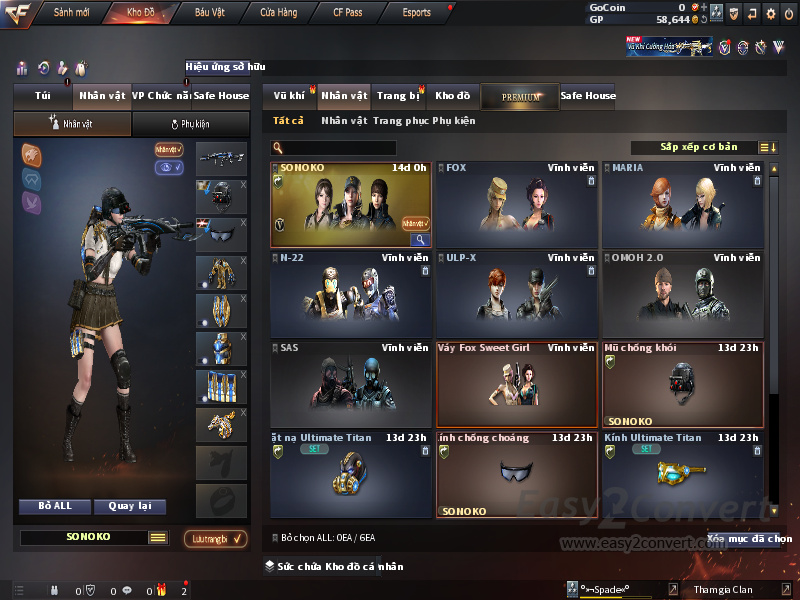This screenshot has height=600, width=800.
Task: Open the Esports tab
Action: (416, 13)
